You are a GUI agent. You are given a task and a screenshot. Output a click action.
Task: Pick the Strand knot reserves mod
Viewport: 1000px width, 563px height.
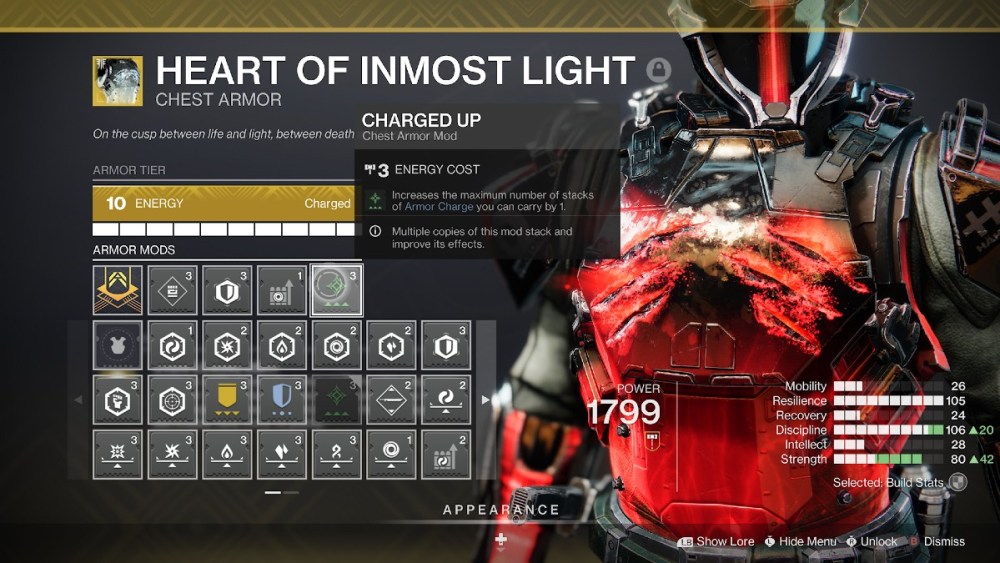coord(336,455)
